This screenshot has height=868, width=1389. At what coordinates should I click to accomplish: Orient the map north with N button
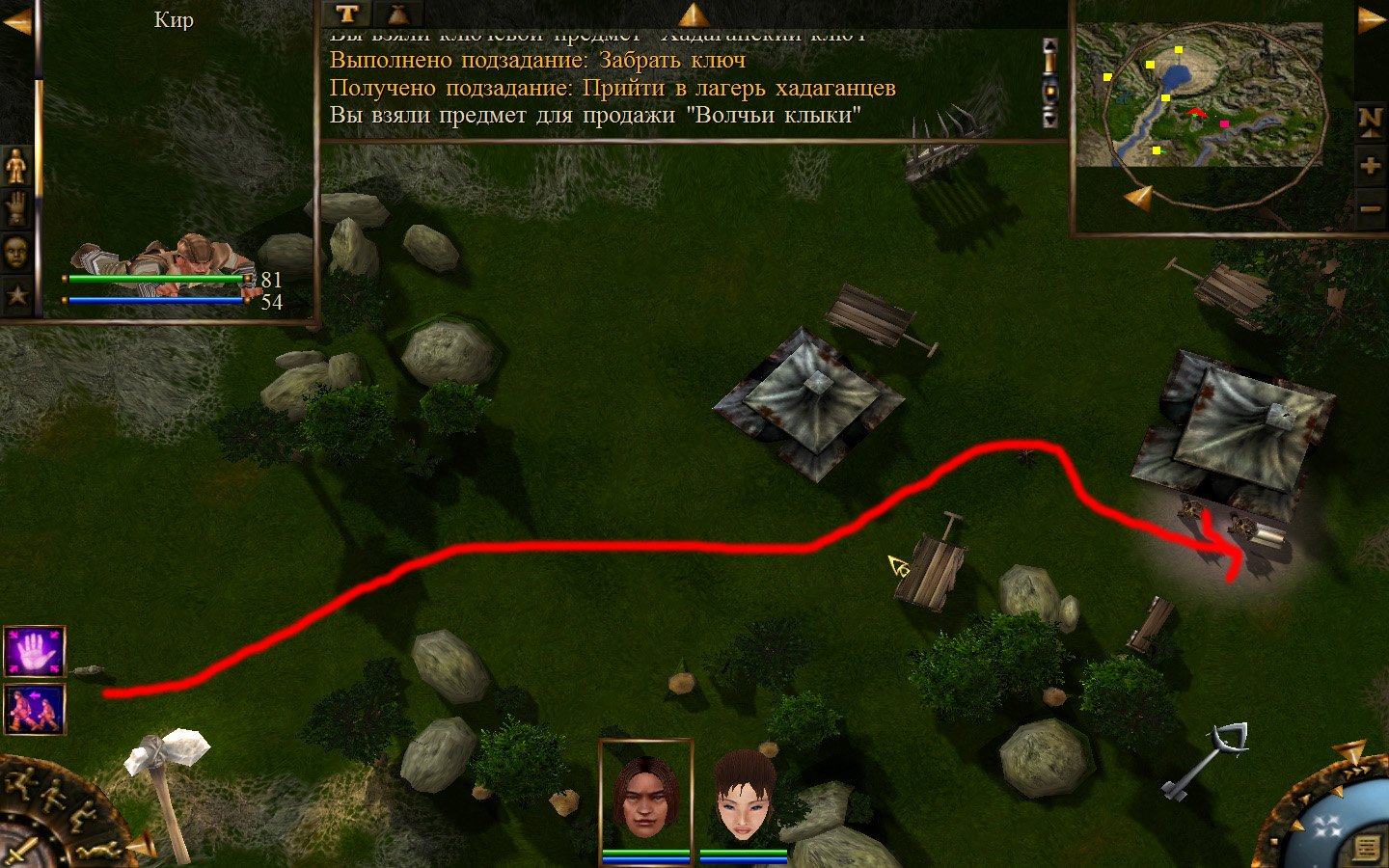(x=1370, y=121)
